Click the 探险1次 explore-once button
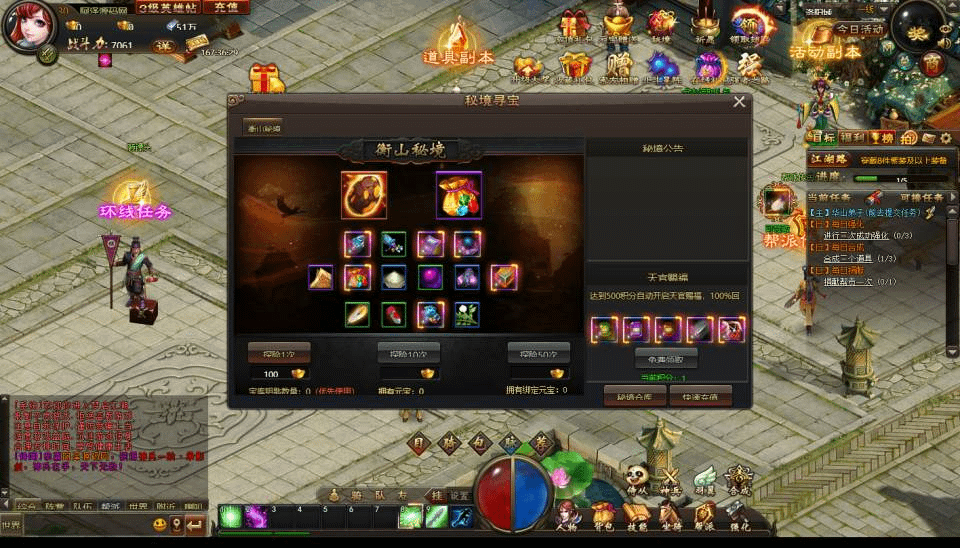This screenshot has height=548, width=960. pyautogui.click(x=279, y=353)
